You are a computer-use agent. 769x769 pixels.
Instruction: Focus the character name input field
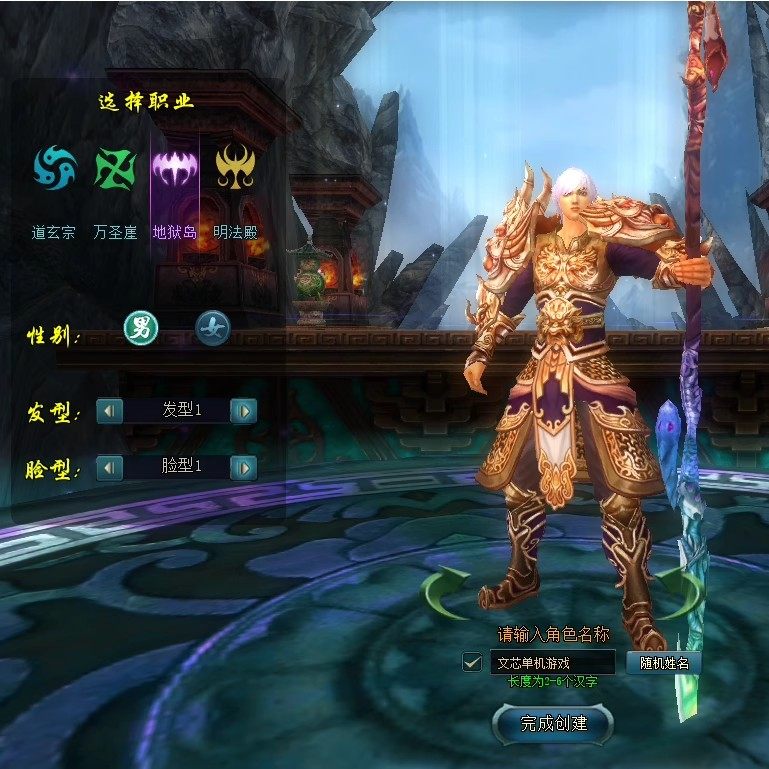point(551,662)
